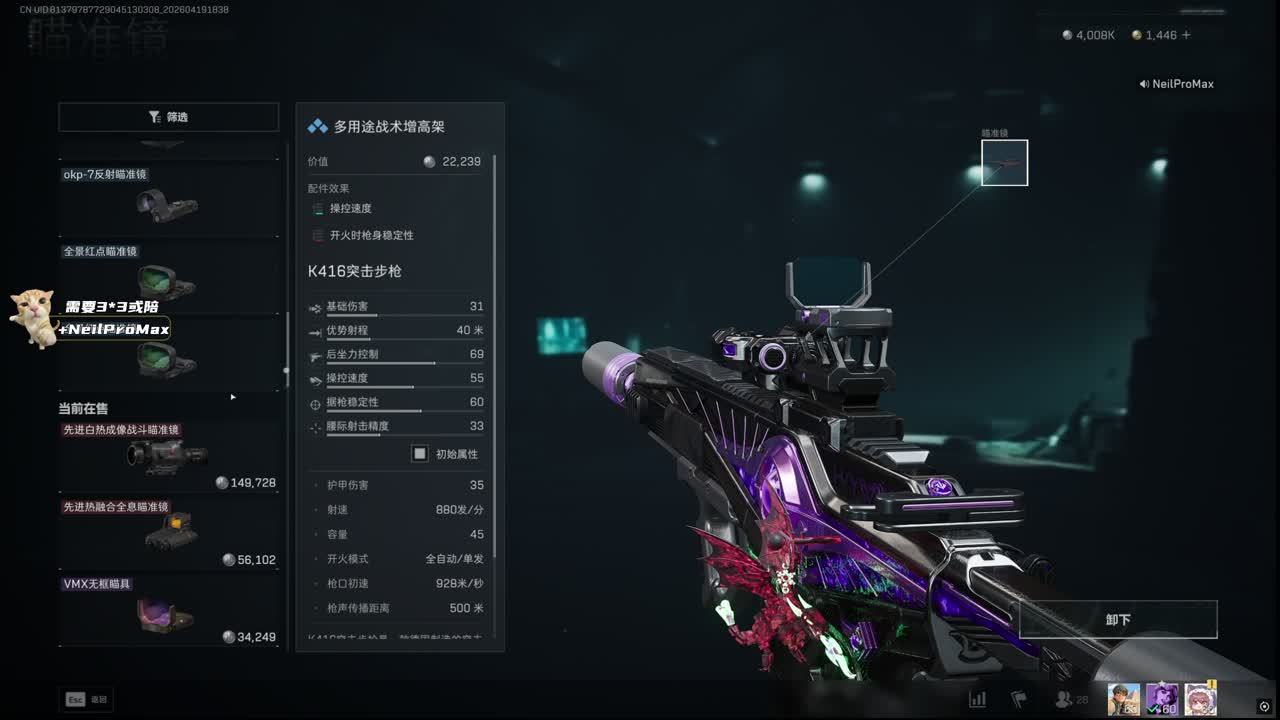Screen dimensions: 1280x720
Task: Select the soldier avatar teammate portrait
Action: pyautogui.click(x=1124, y=699)
